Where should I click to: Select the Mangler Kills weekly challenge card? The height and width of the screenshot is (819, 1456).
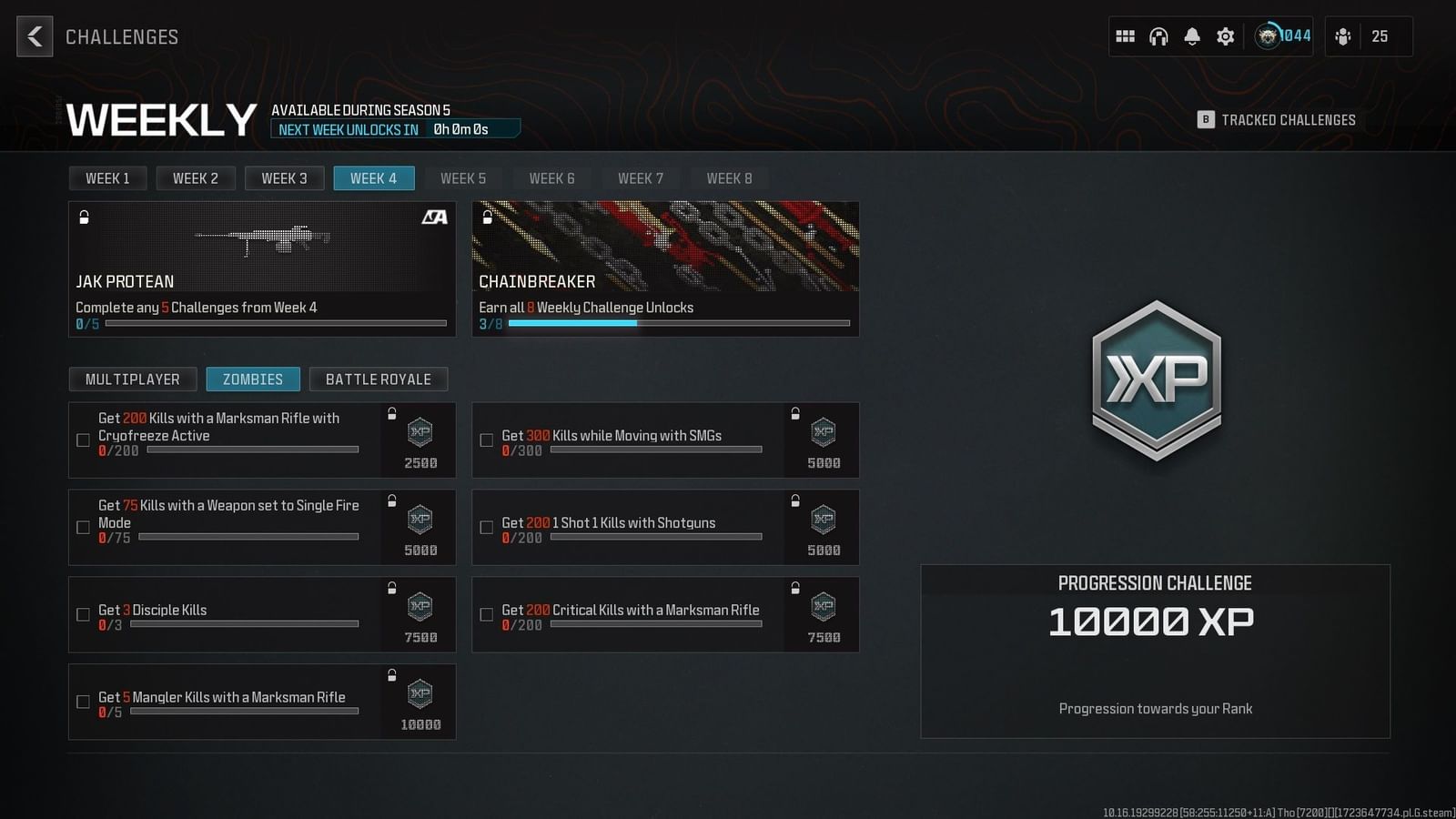tap(261, 702)
